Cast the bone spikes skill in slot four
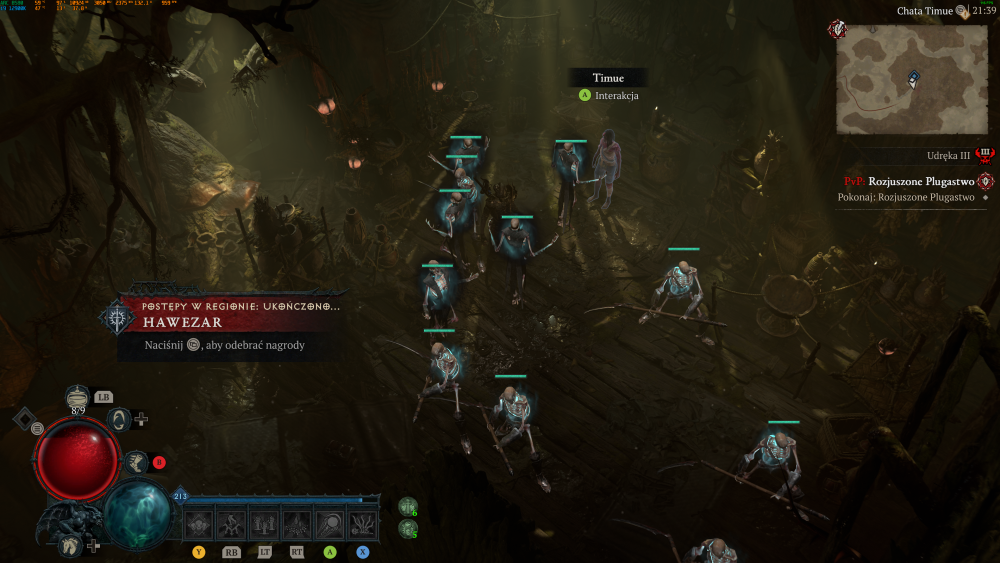Viewport: 1000px width, 563px height. point(297,523)
